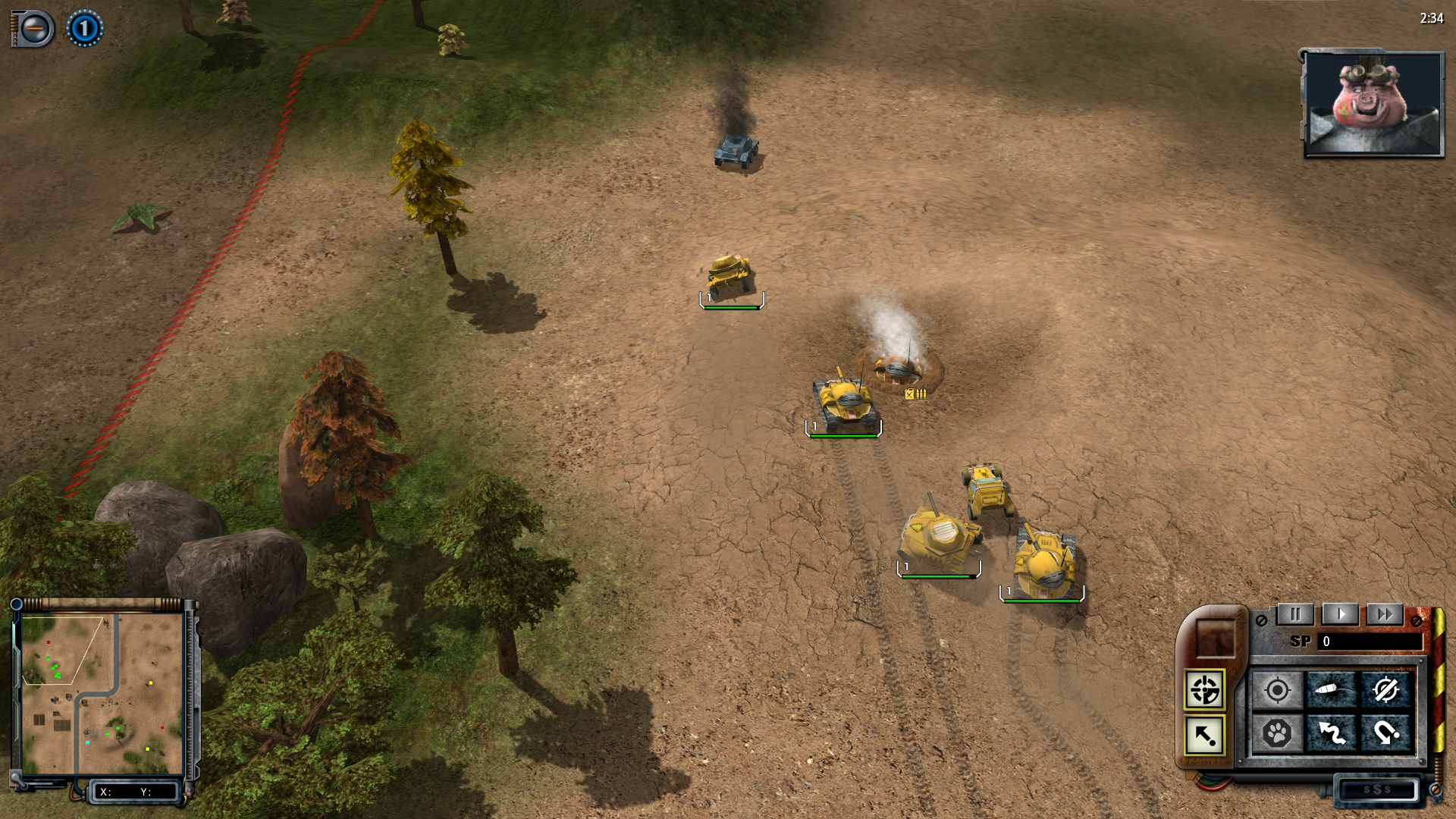Viewport: 1456px width, 819px height.
Task: Set game to normal play speed
Action: (x=1340, y=614)
